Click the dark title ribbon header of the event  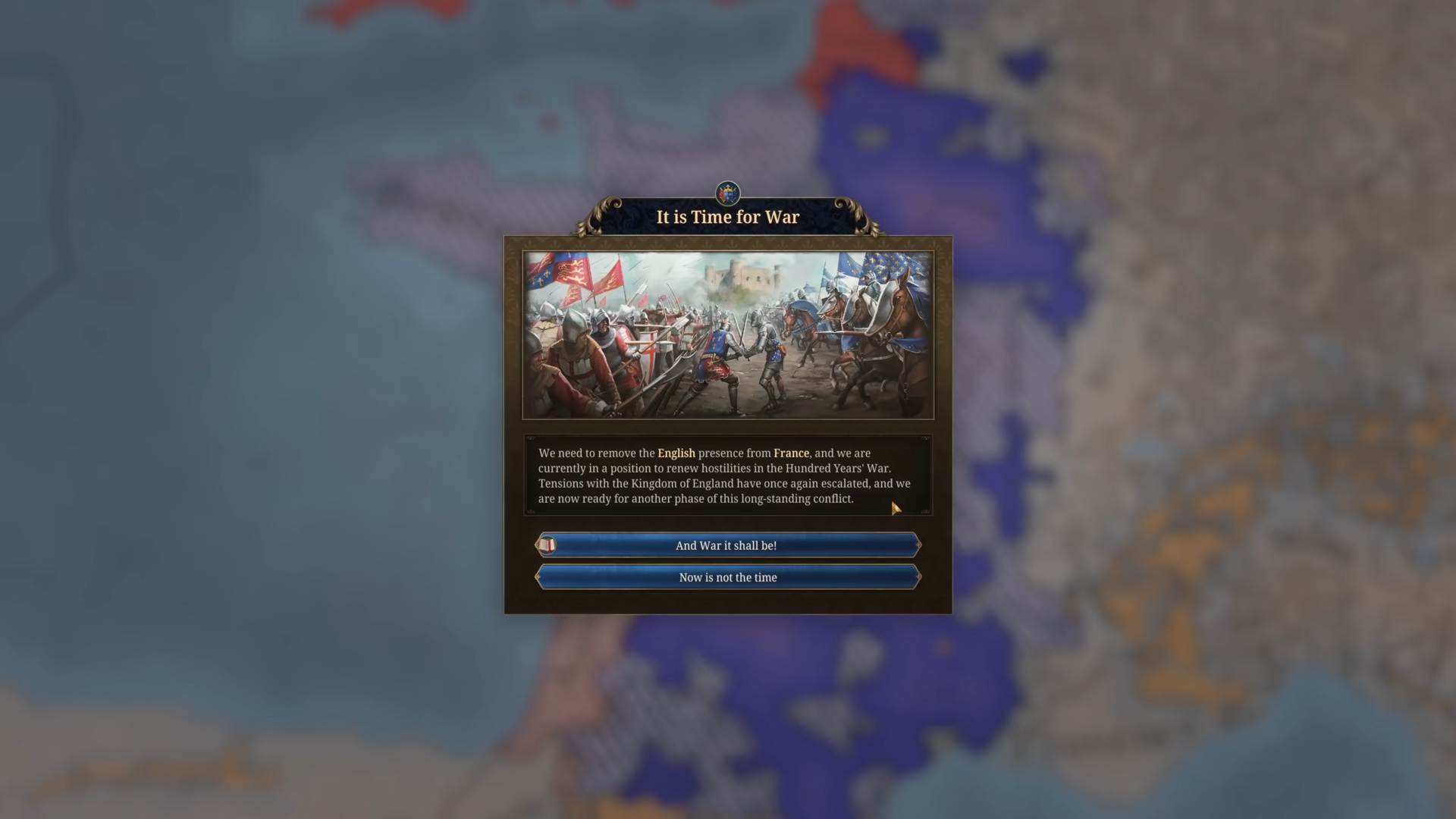point(727,217)
